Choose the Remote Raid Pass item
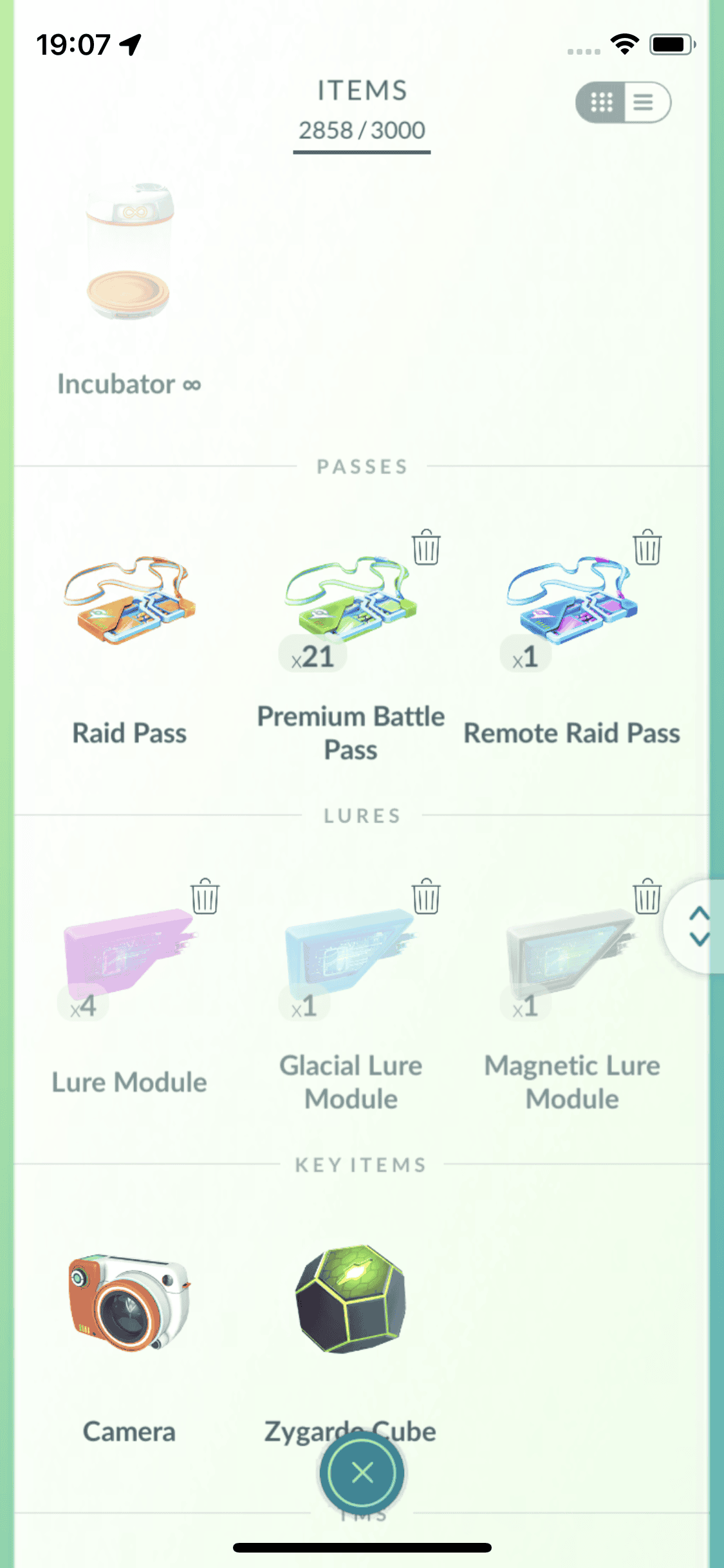The height and width of the screenshot is (1568, 724). [x=571, y=601]
